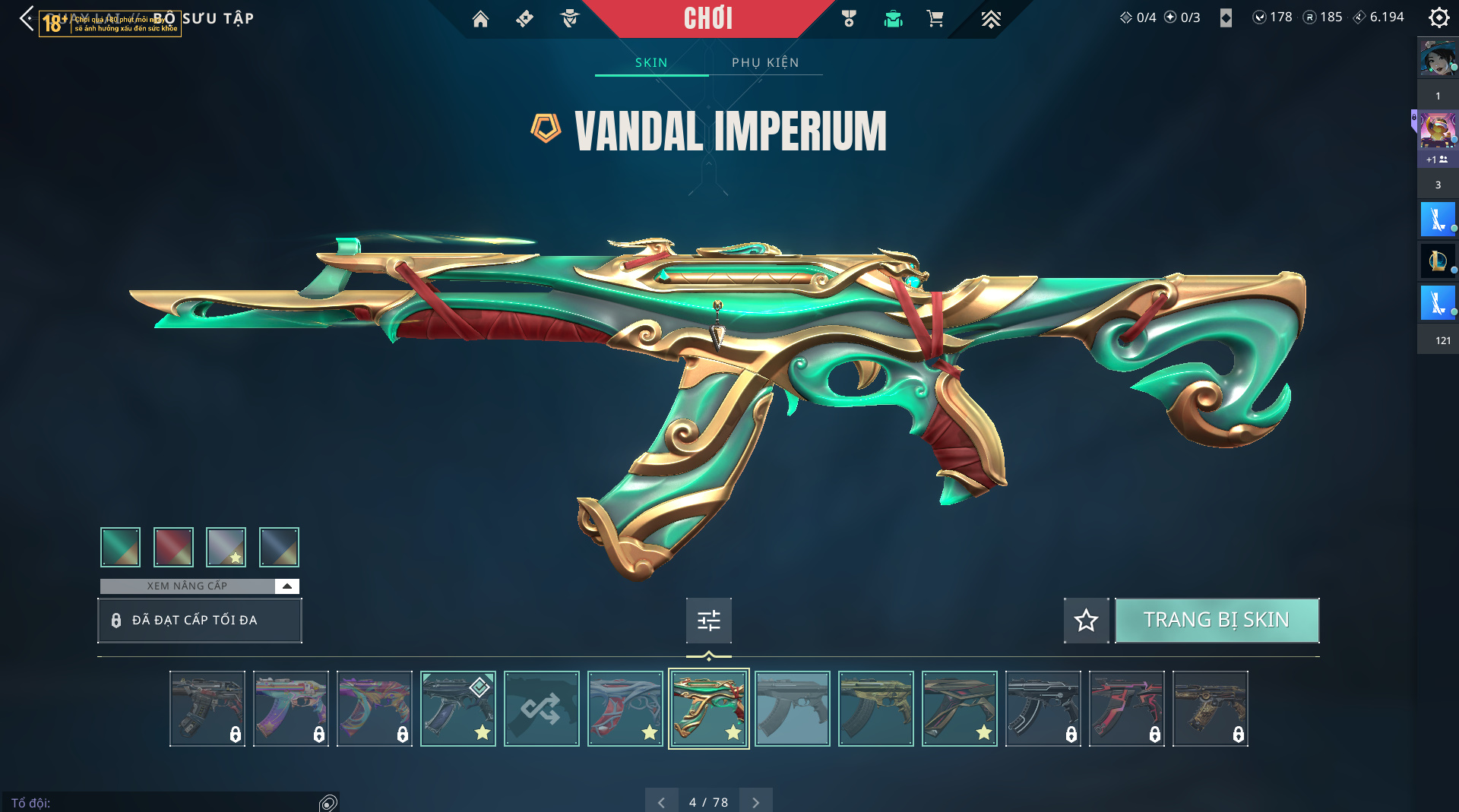The height and width of the screenshot is (812, 1459).
Task: Open the store cart icon
Action: (x=935, y=19)
